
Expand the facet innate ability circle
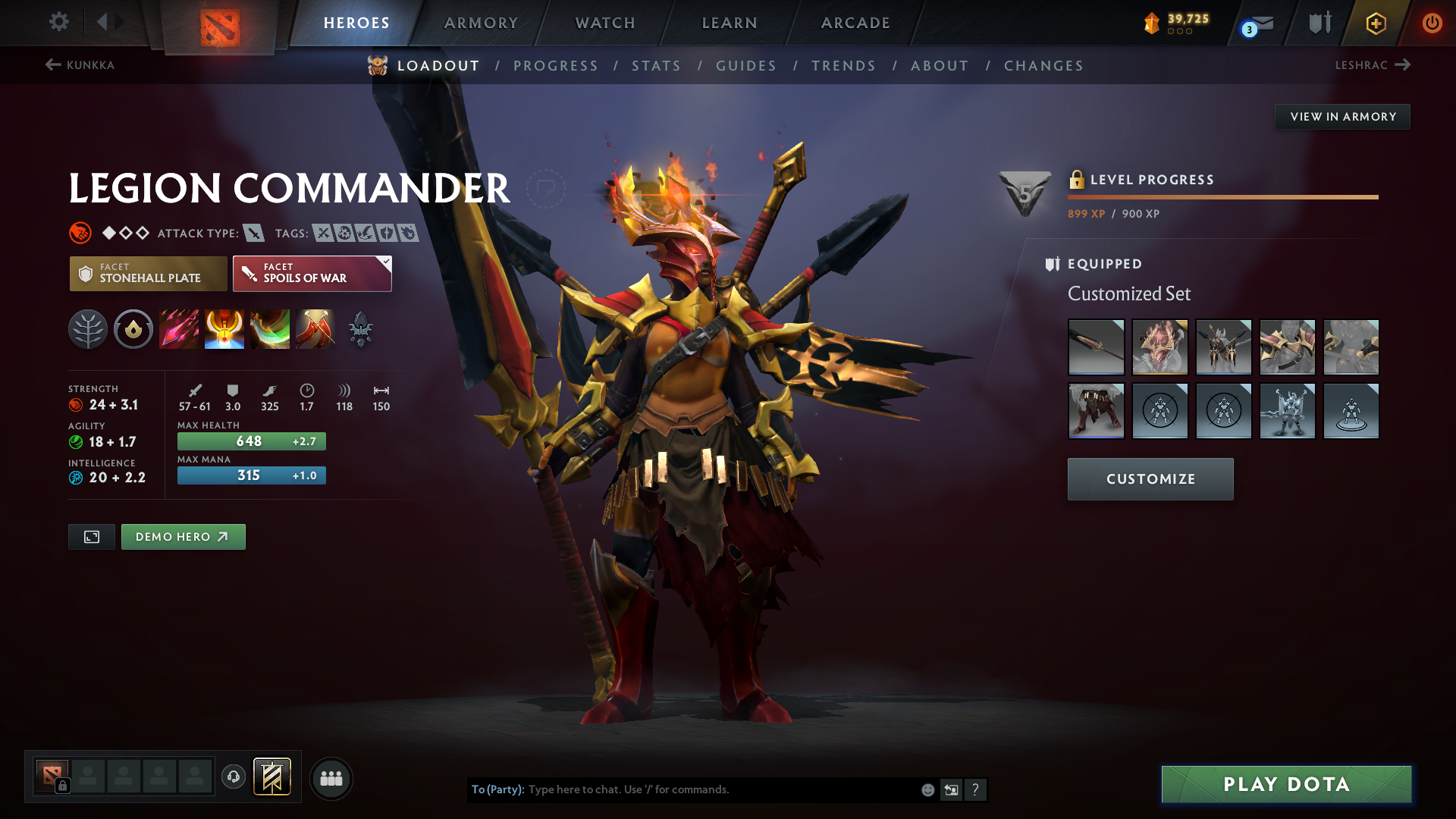point(133,329)
